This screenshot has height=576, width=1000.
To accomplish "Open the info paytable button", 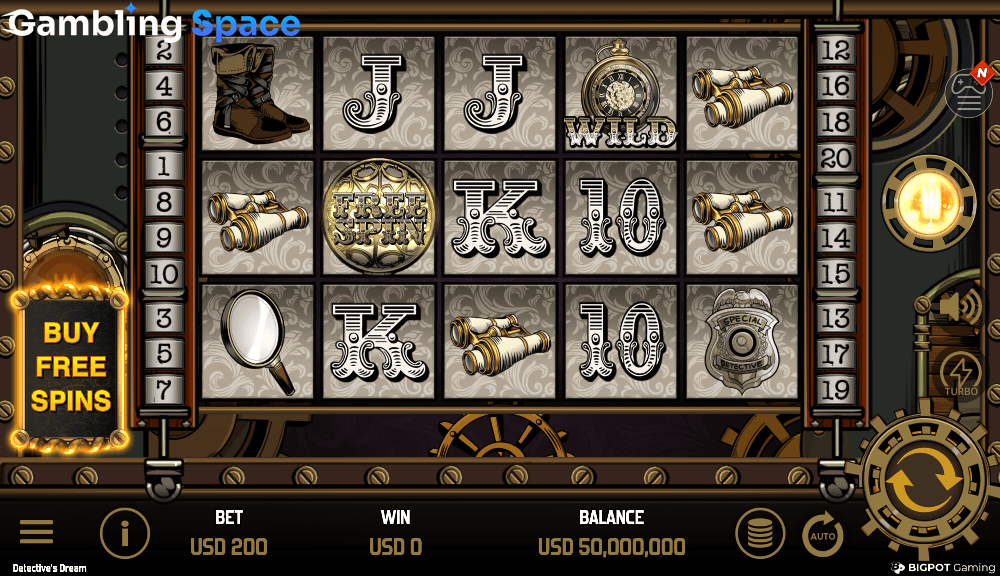I will (x=125, y=533).
